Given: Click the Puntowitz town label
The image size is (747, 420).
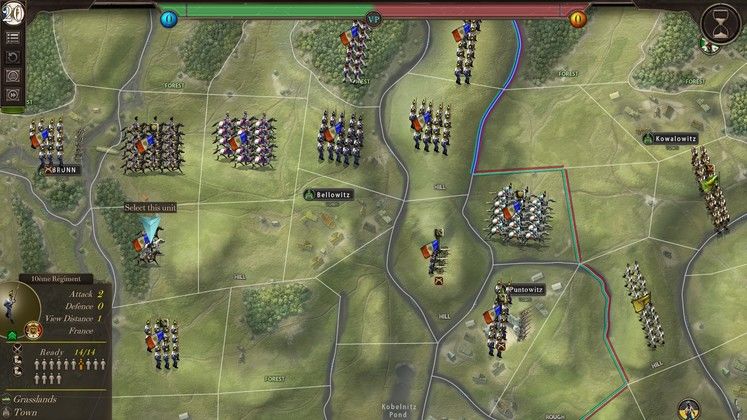Looking at the screenshot, I should coord(524,288).
